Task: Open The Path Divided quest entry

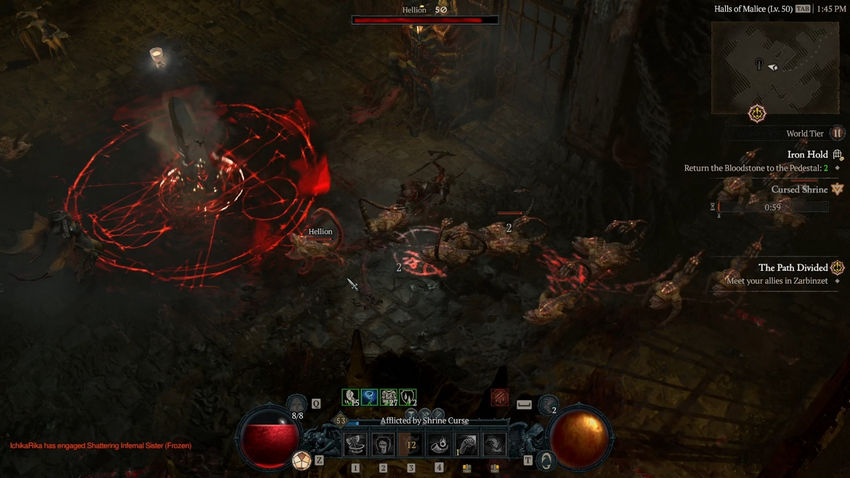Action: [793, 267]
